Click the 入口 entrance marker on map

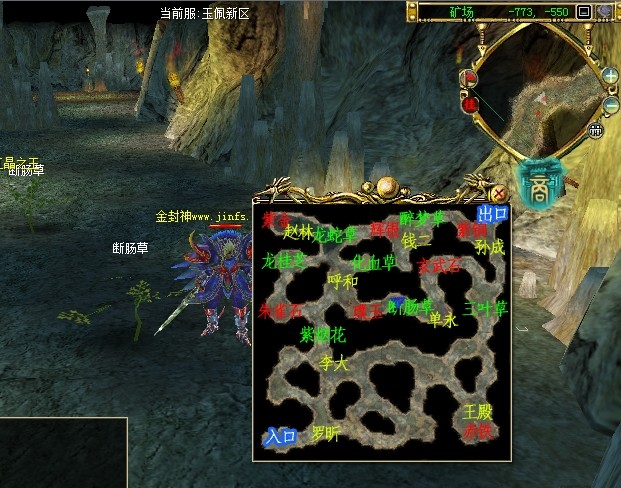coord(280,435)
